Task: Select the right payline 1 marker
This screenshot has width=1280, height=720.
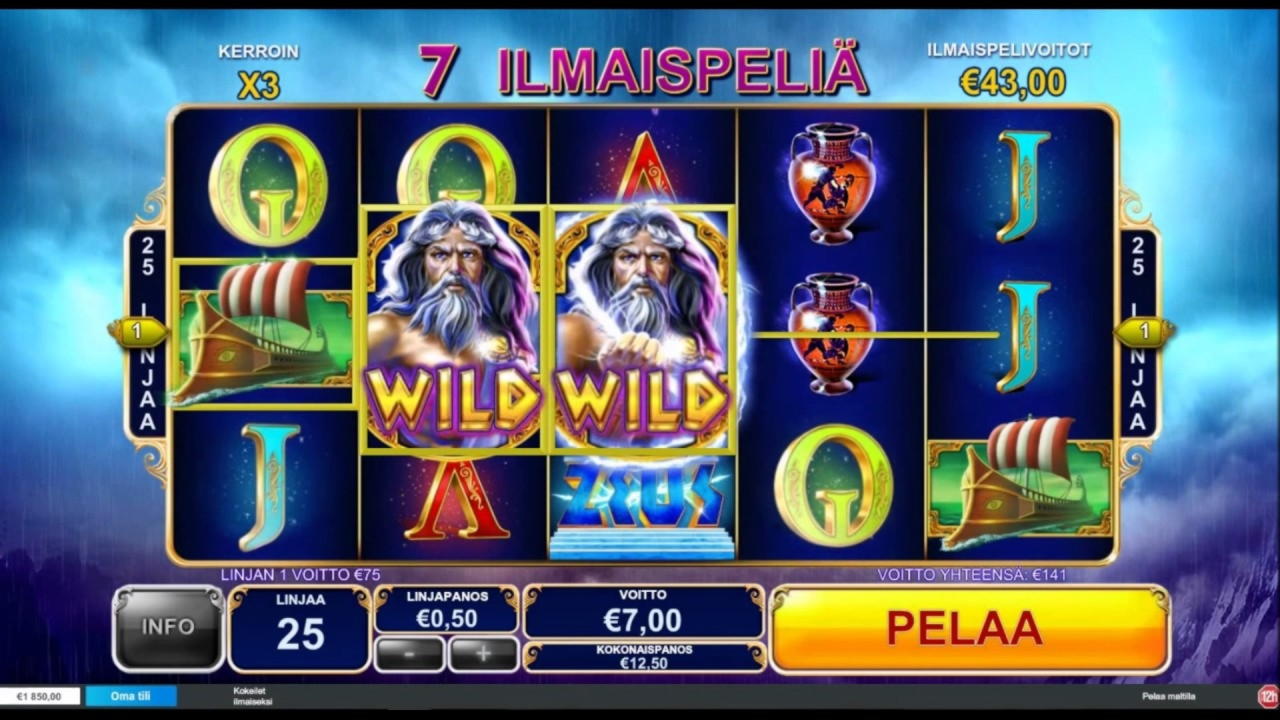Action: 1146,330
